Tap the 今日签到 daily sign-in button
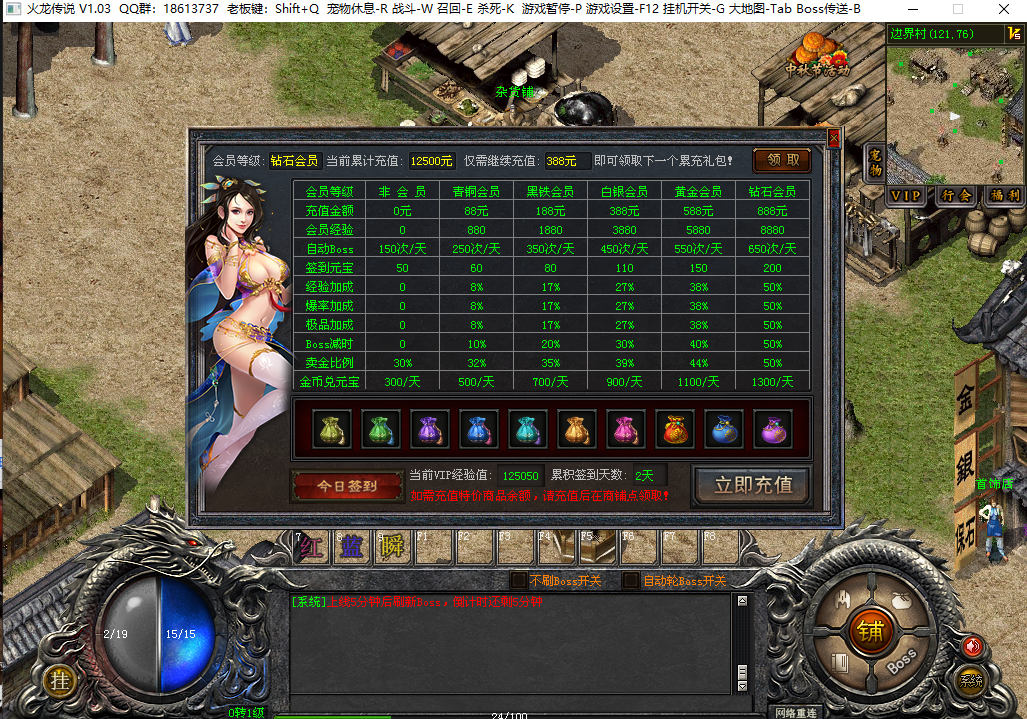 (347, 486)
